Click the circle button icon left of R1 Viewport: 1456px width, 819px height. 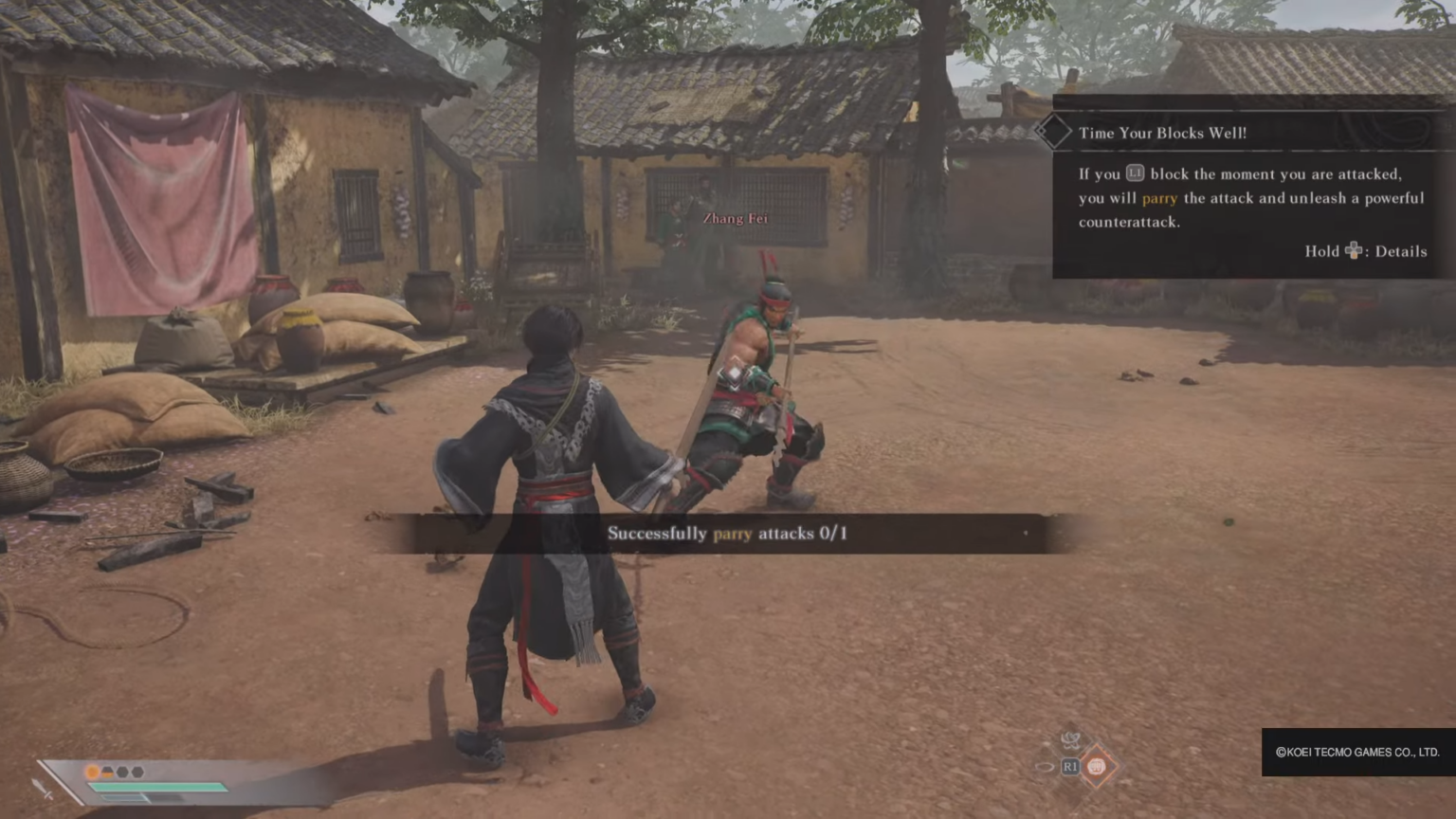tap(1045, 767)
